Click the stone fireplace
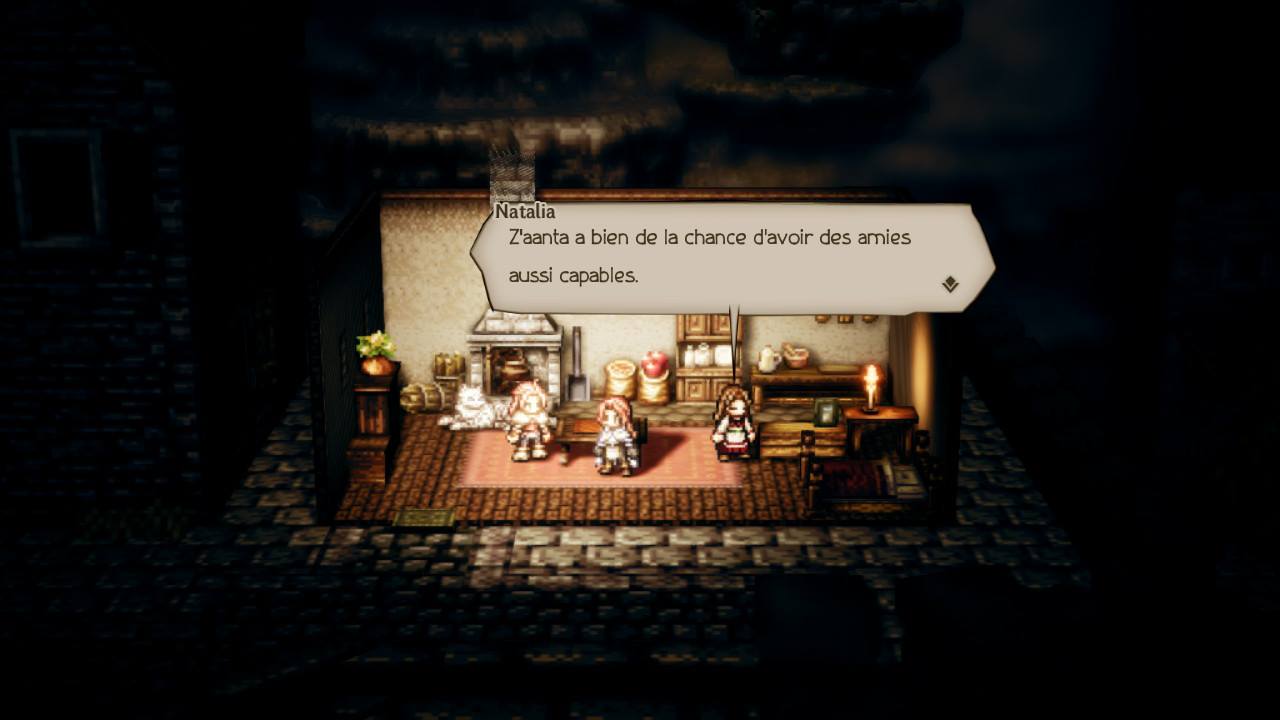1280x720 pixels. coord(511,345)
